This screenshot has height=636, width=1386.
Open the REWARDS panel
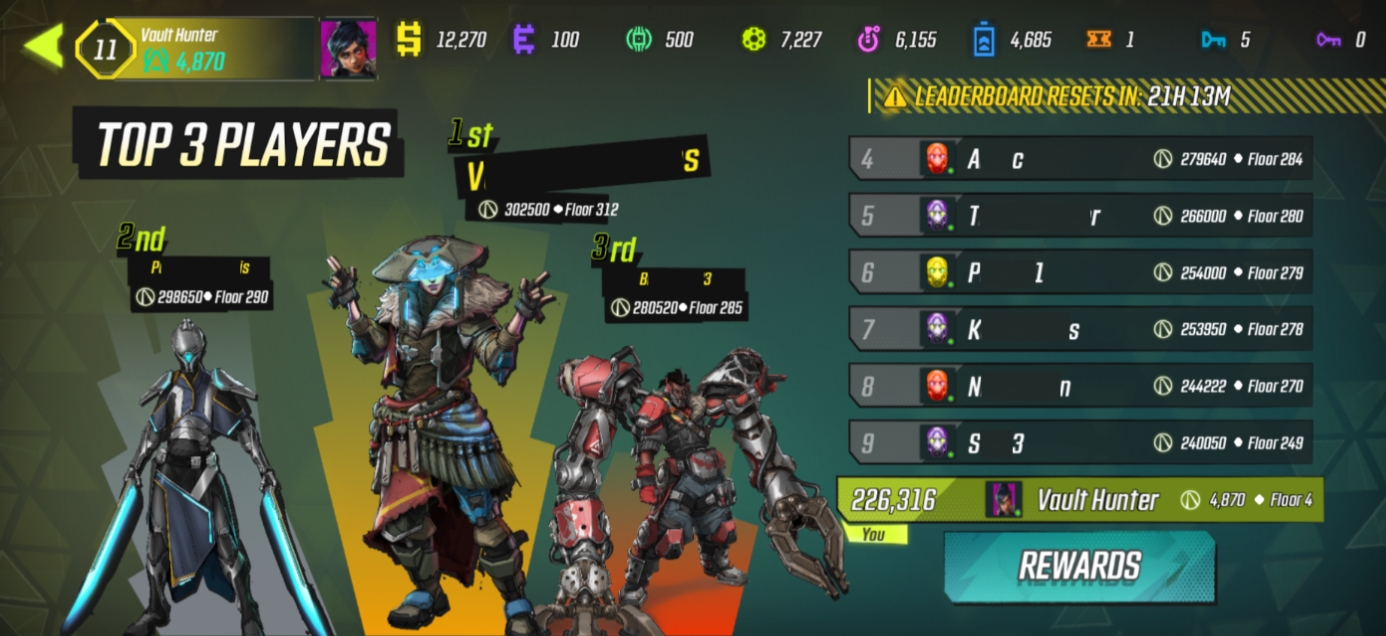click(x=1079, y=566)
